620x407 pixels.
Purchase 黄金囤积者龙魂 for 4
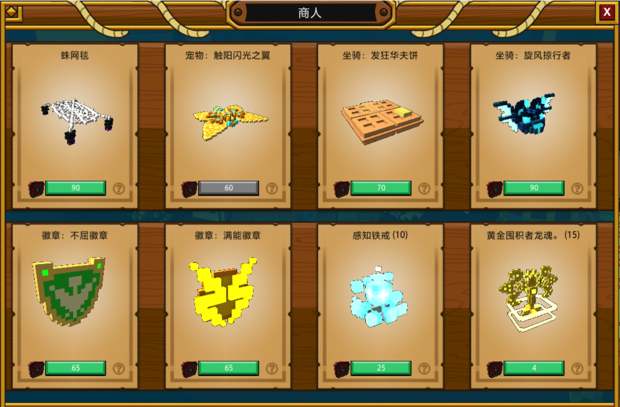(534, 368)
